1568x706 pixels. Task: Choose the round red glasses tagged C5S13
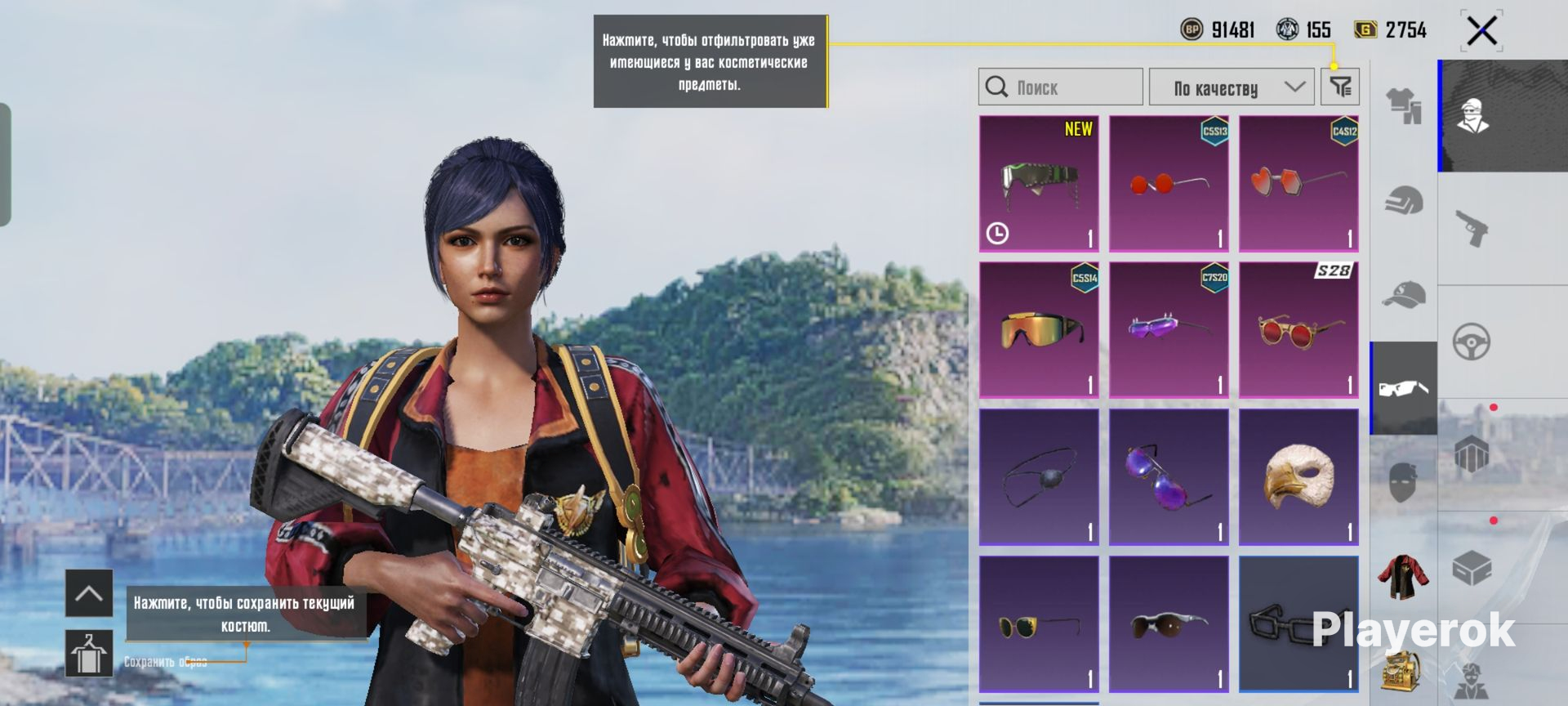[1169, 183]
